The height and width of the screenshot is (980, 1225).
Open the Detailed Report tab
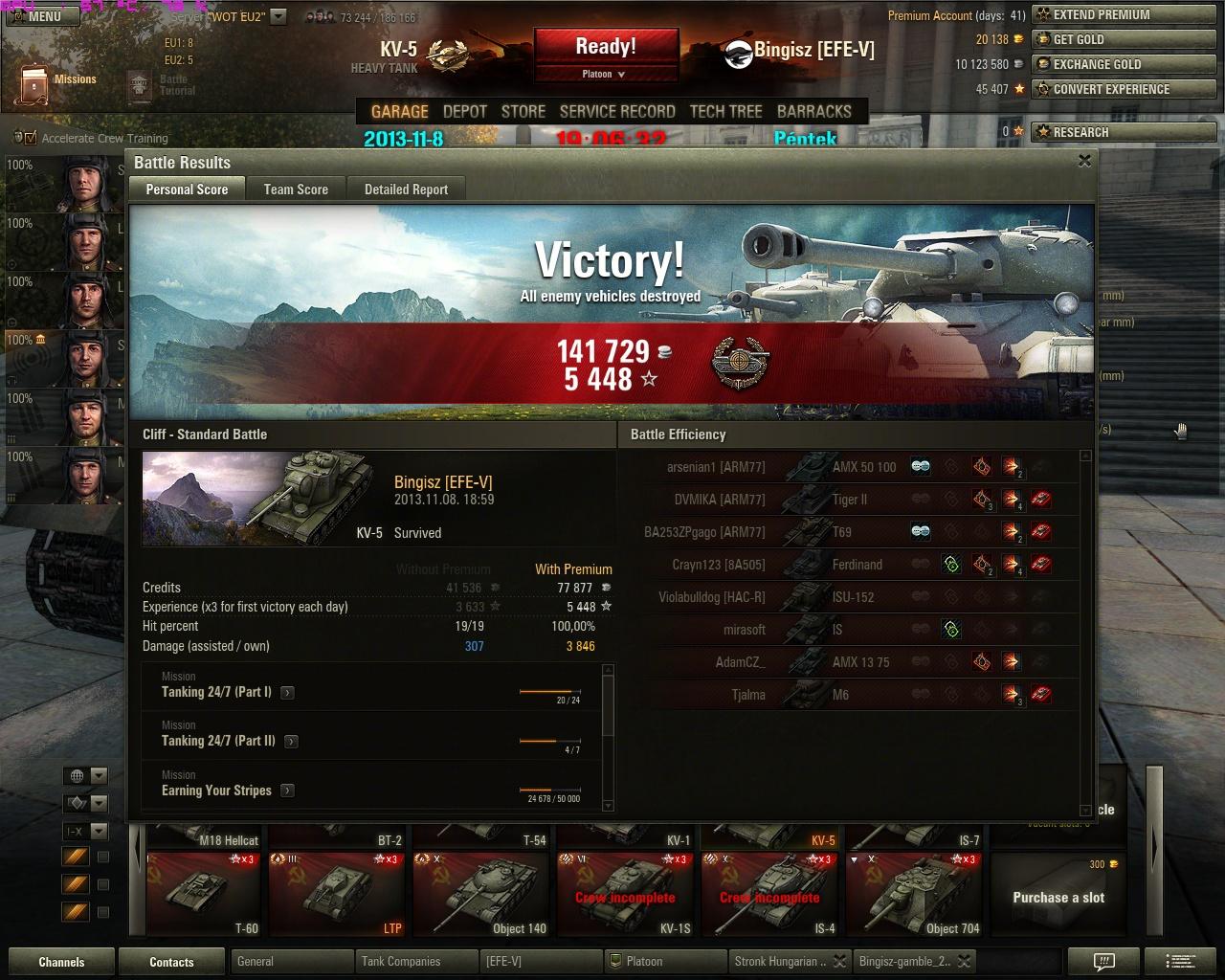tap(406, 189)
